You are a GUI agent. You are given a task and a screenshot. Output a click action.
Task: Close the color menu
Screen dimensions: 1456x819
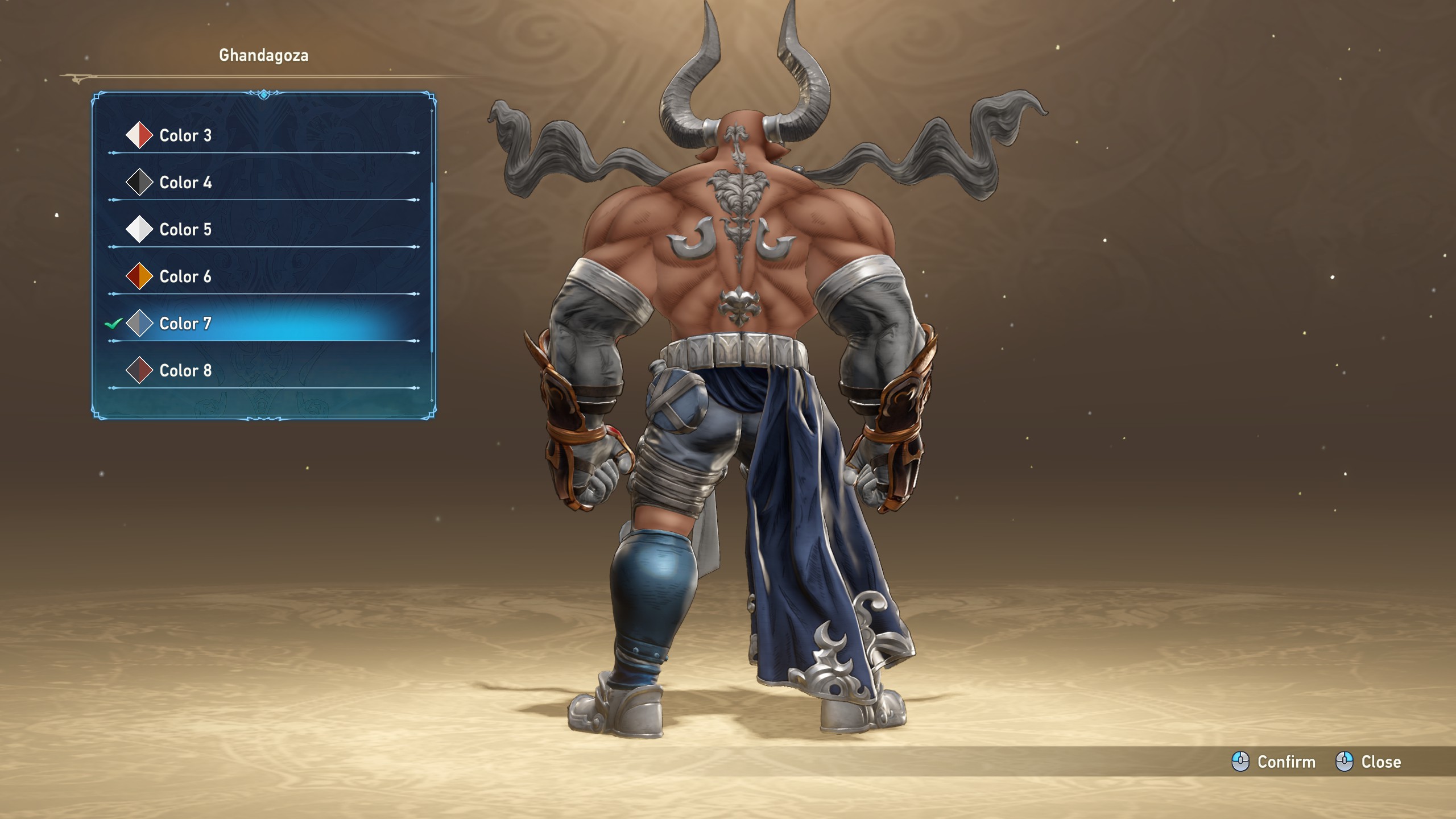pos(1368,762)
